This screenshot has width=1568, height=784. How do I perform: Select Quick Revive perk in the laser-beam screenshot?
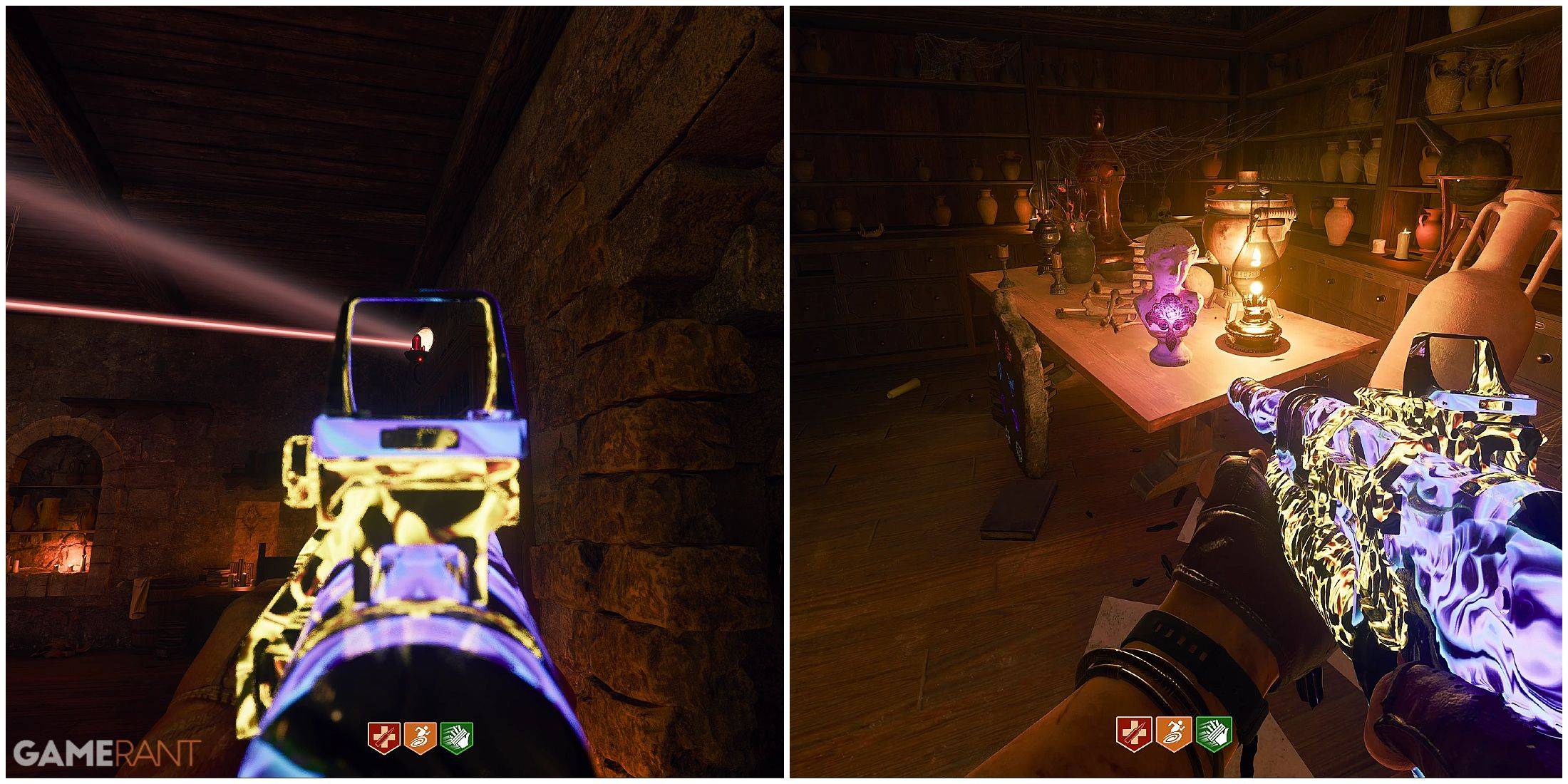383,737
